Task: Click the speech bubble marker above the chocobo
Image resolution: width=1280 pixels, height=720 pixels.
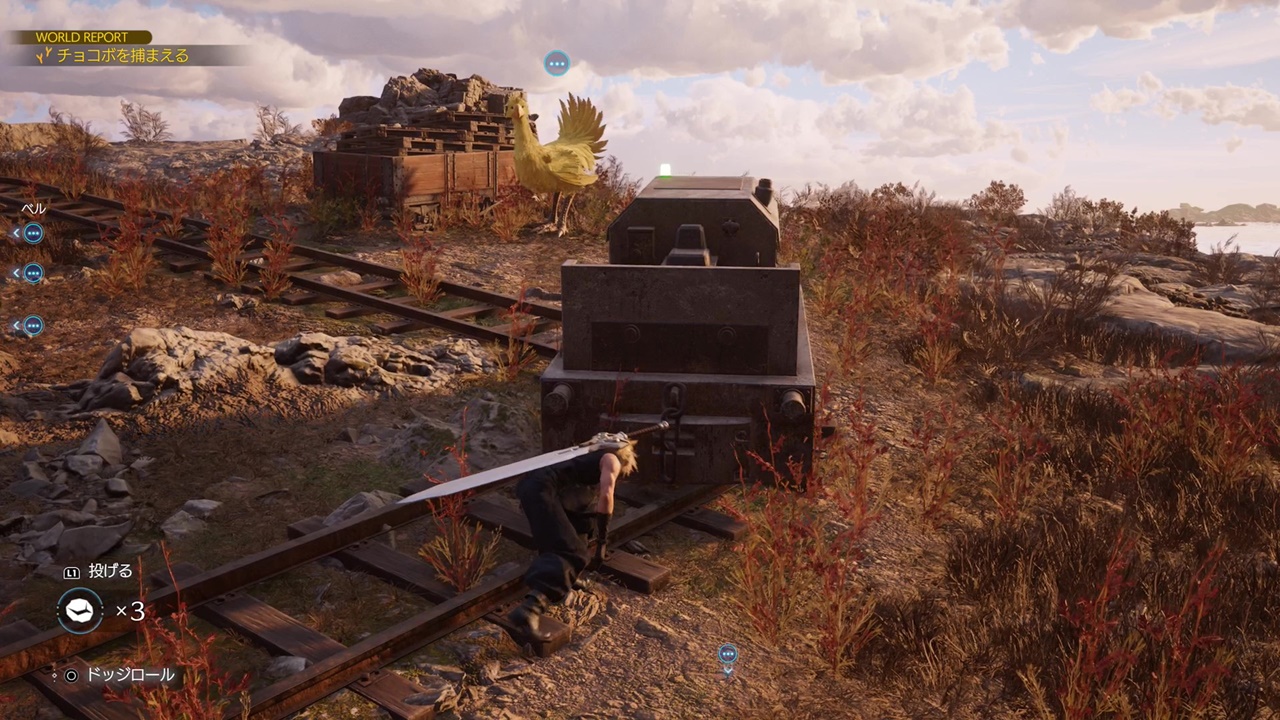Action: point(557,63)
